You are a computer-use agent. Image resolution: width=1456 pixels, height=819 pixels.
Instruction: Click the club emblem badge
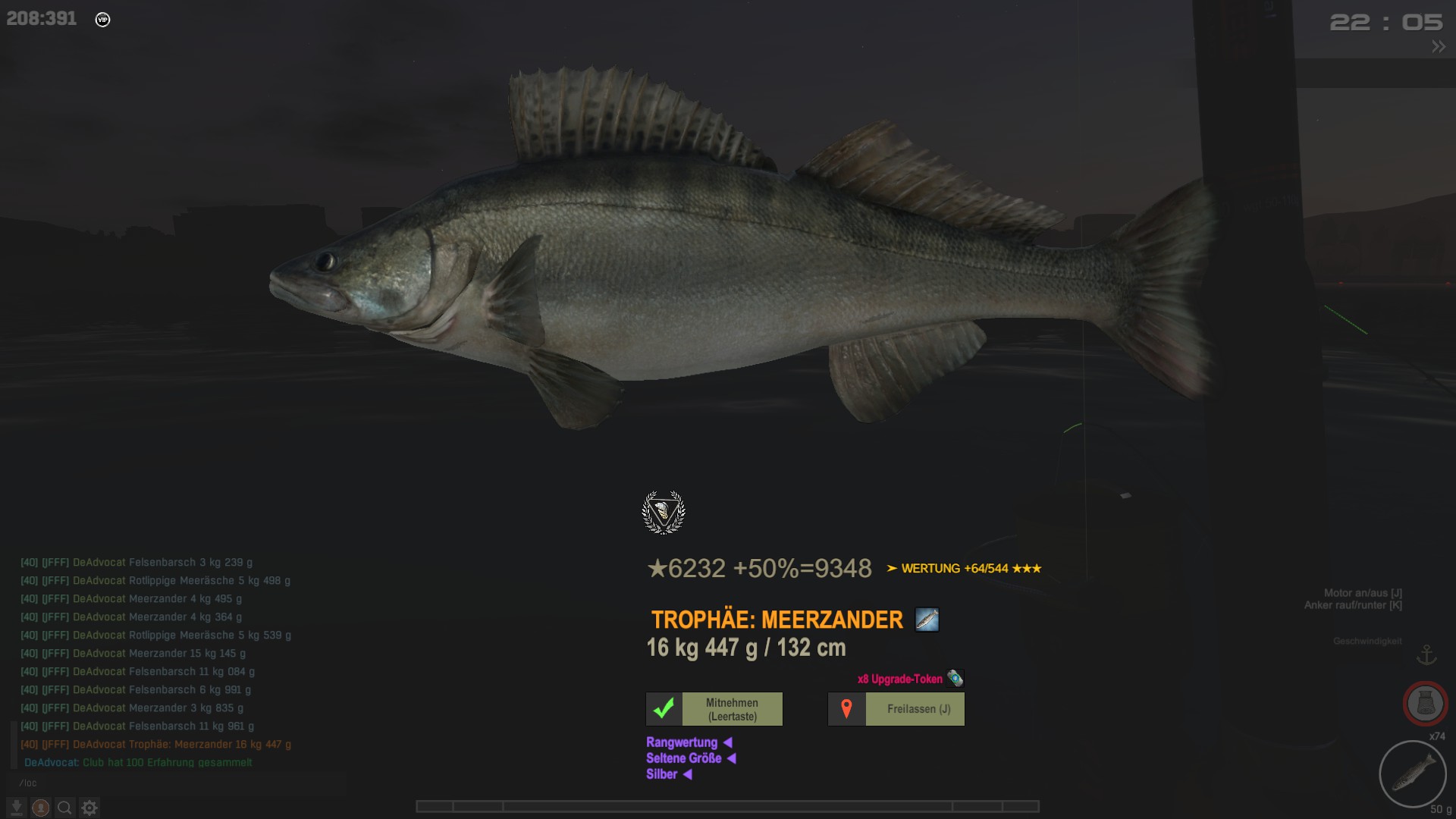pyautogui.click(x=664, y=513)
